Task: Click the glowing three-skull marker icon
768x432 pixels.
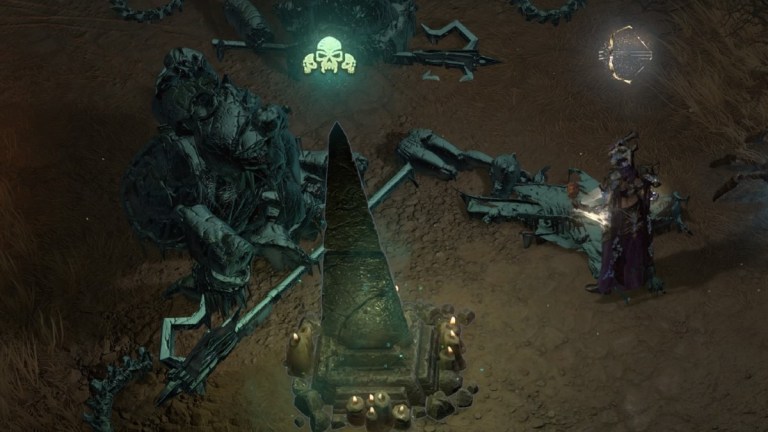Action: coord(330,56)
